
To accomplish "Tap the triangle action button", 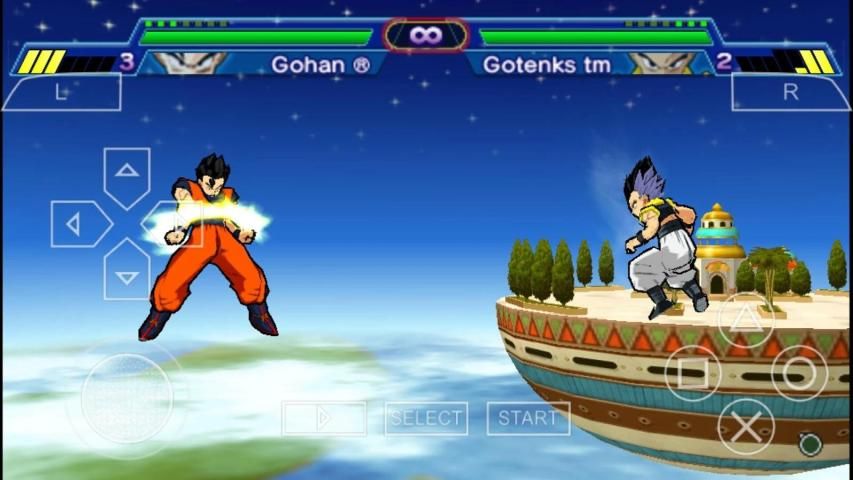I will pyautogui.click(x=746, y=320).
